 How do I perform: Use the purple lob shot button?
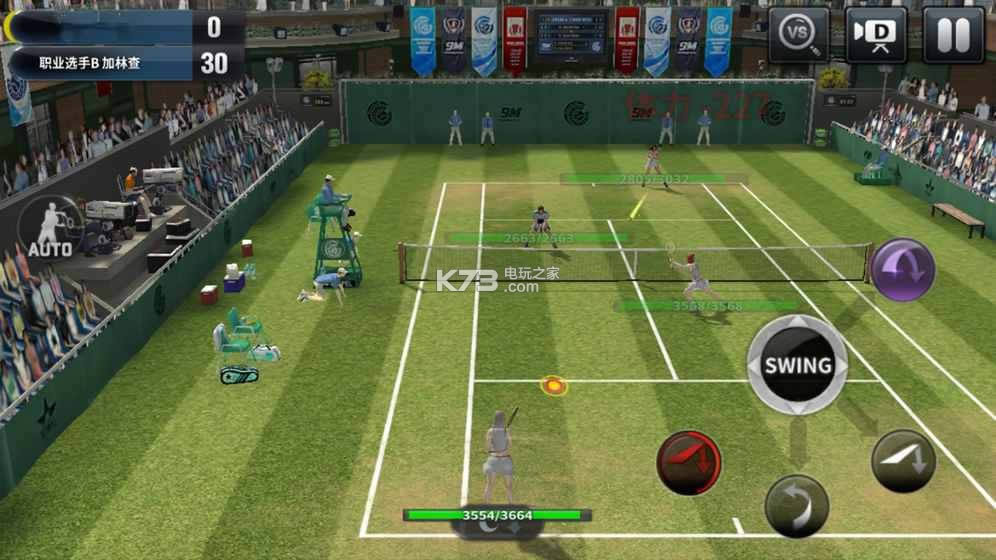point(902,269)
